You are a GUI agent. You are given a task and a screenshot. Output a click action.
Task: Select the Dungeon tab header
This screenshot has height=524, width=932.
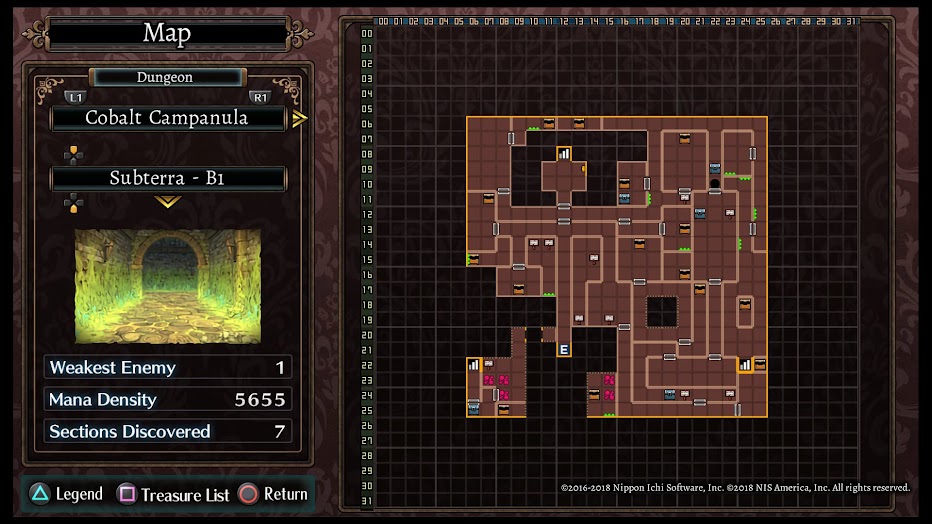166,77
